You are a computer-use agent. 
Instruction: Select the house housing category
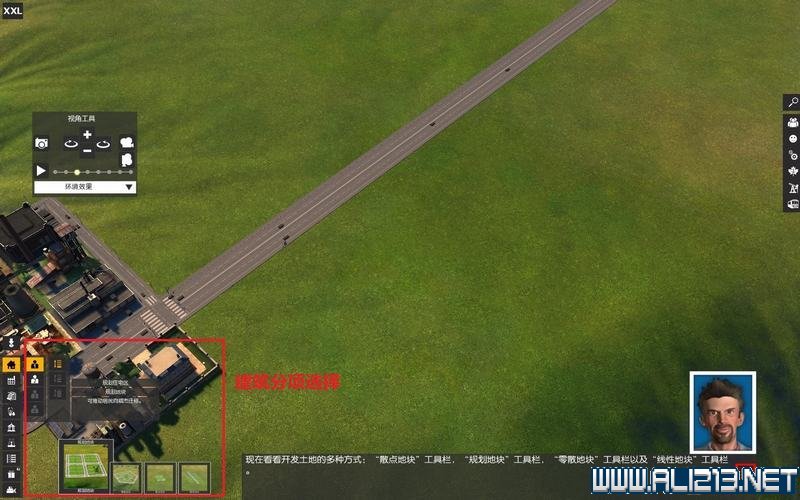12,365
